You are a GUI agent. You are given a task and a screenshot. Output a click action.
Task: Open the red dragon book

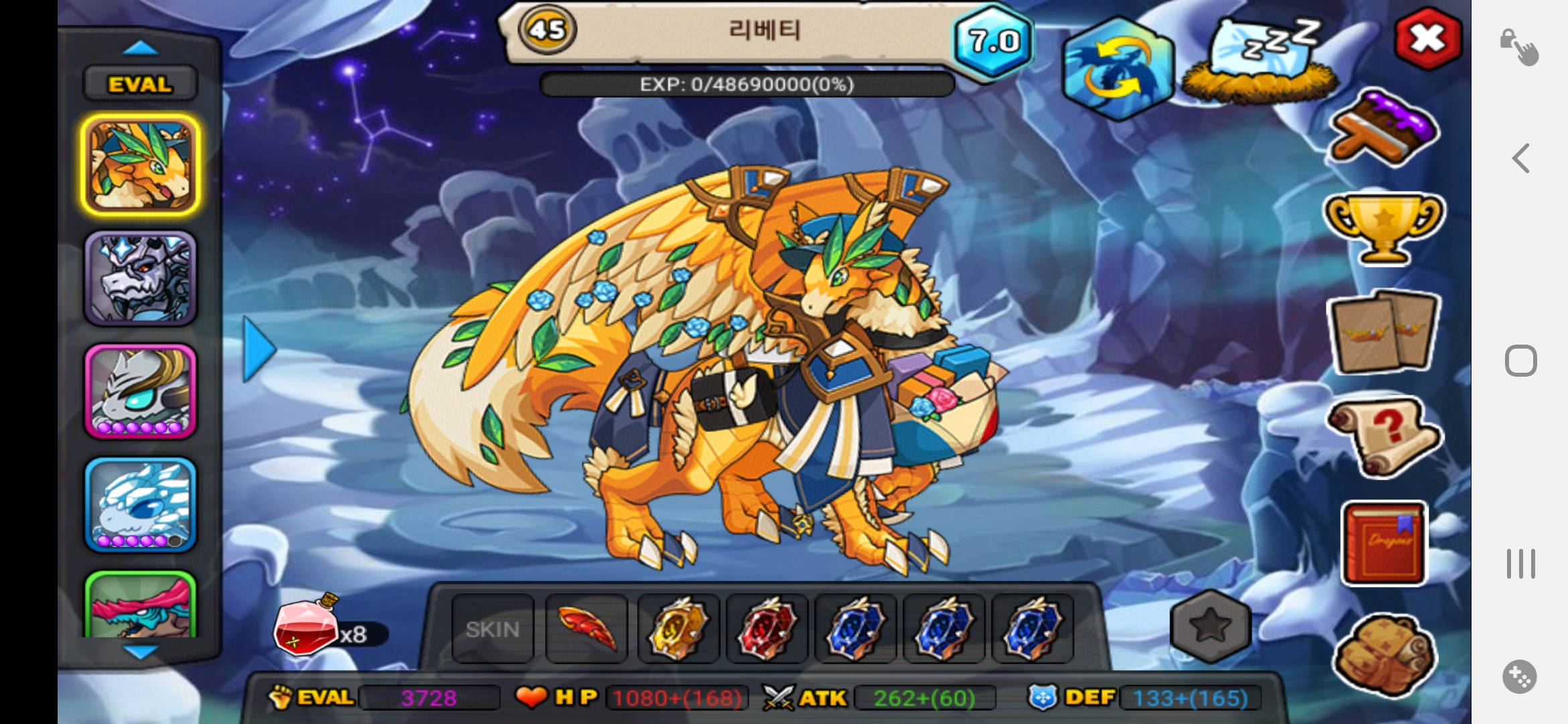[x=1384, y=543]
